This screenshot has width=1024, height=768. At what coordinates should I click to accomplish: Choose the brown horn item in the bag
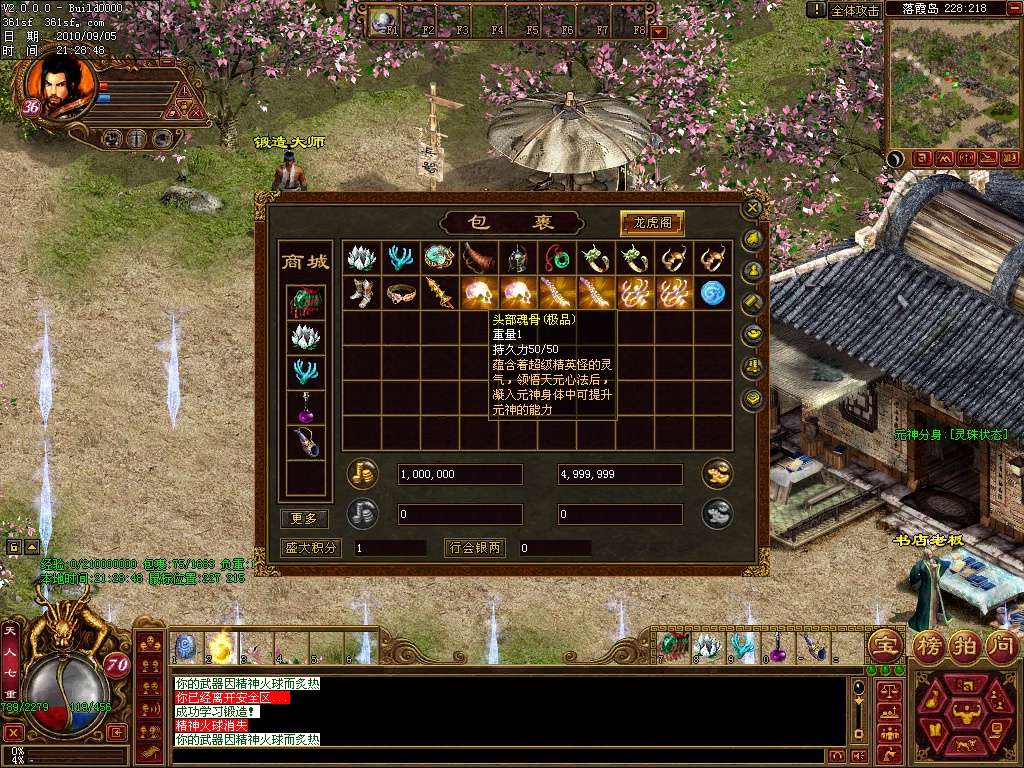[x=478, y=258]
